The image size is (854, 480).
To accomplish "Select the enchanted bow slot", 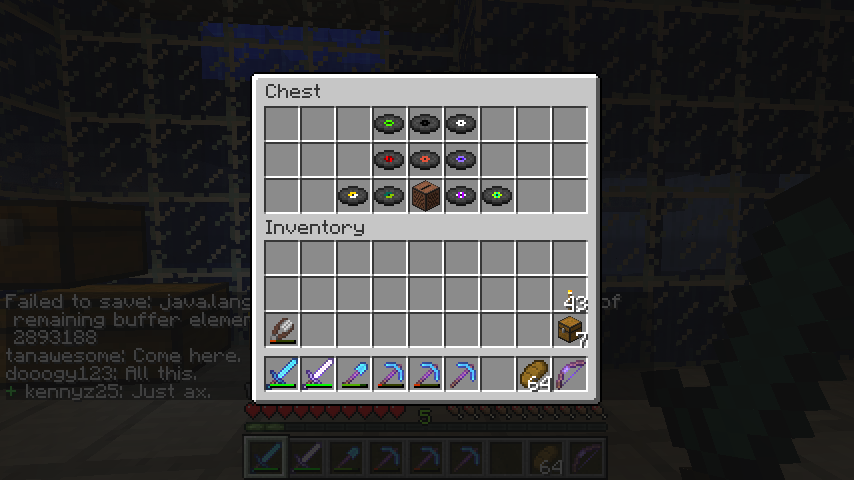I will point(570,374).
